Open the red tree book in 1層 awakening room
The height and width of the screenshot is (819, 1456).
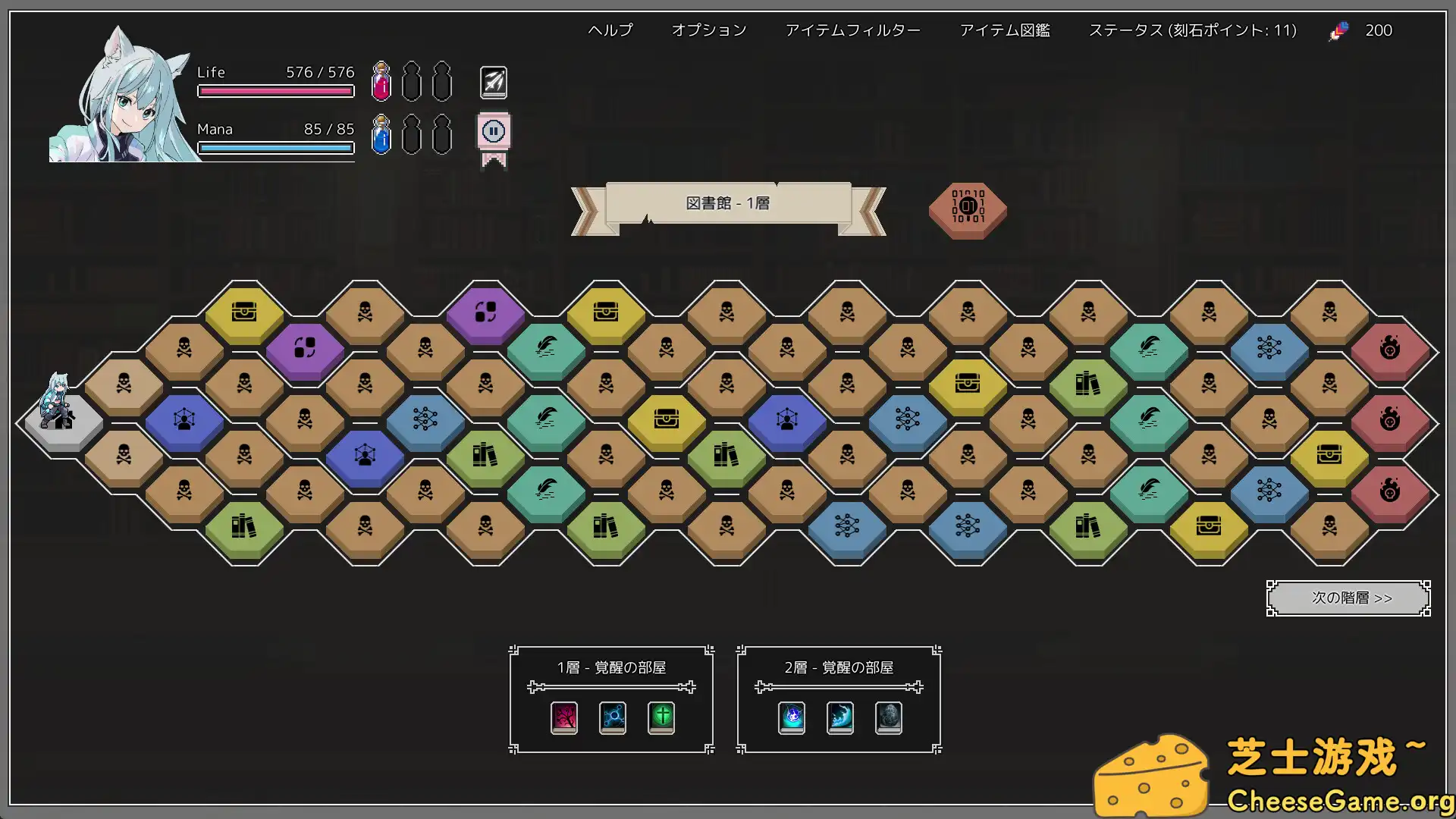click(x=563, y=717)
